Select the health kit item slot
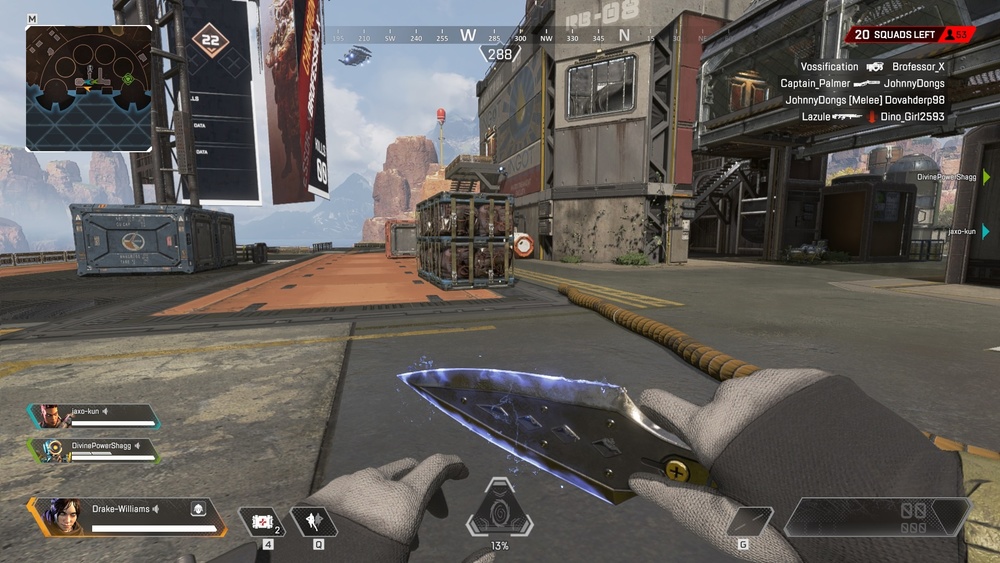 coord(261,521)
